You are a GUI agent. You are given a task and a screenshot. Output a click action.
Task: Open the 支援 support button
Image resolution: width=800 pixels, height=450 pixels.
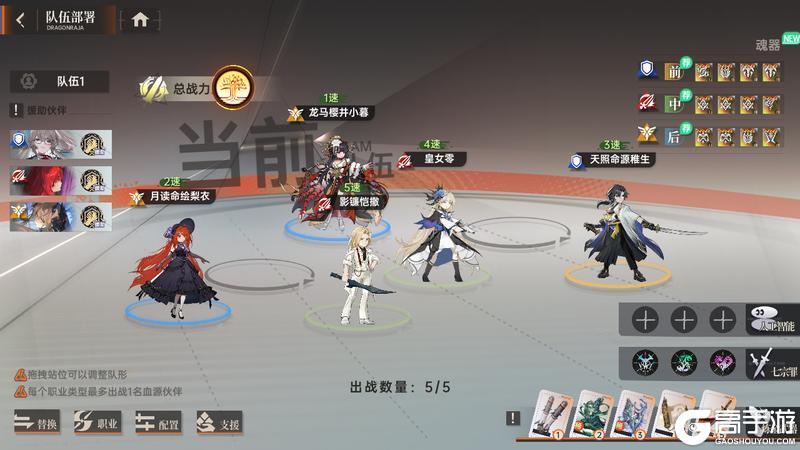(219, 423)
